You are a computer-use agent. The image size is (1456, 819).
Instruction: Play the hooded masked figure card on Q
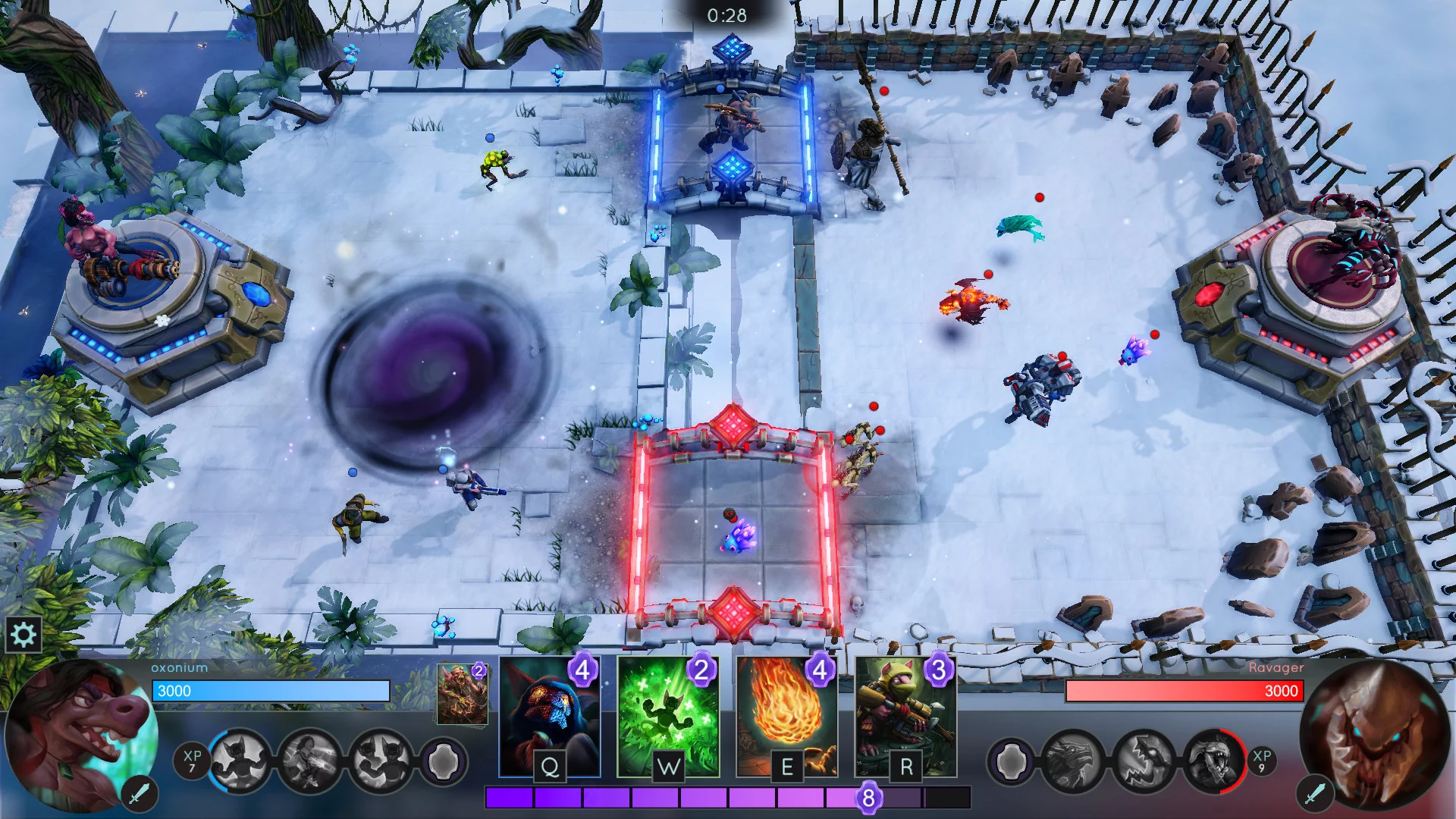[x=550, y=717]
